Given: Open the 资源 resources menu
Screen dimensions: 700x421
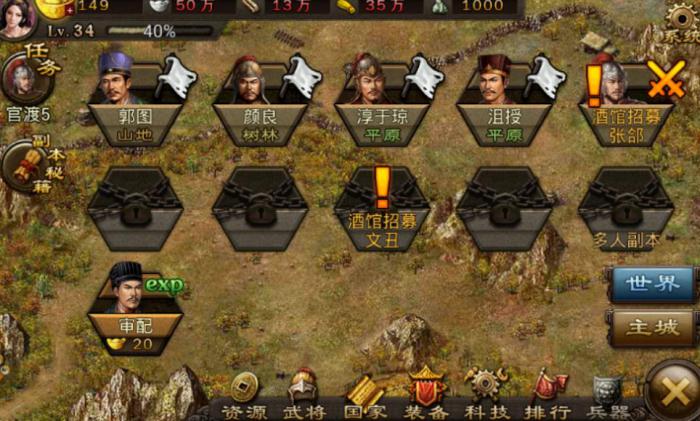Looking at the screenshot, I should tap(243, 395).
